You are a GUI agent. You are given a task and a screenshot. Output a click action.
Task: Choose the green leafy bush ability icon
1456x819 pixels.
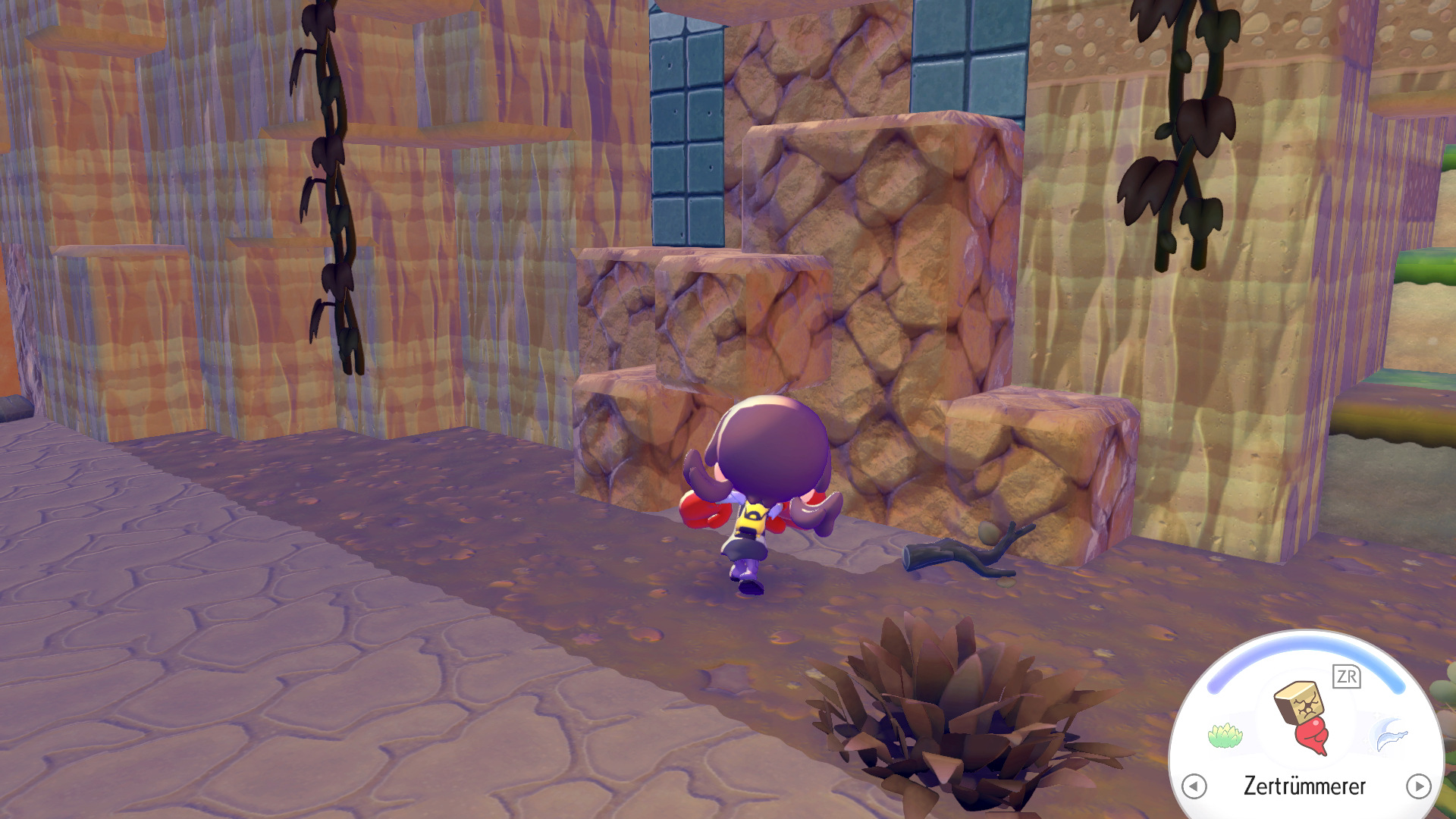tap(1225, 735)
